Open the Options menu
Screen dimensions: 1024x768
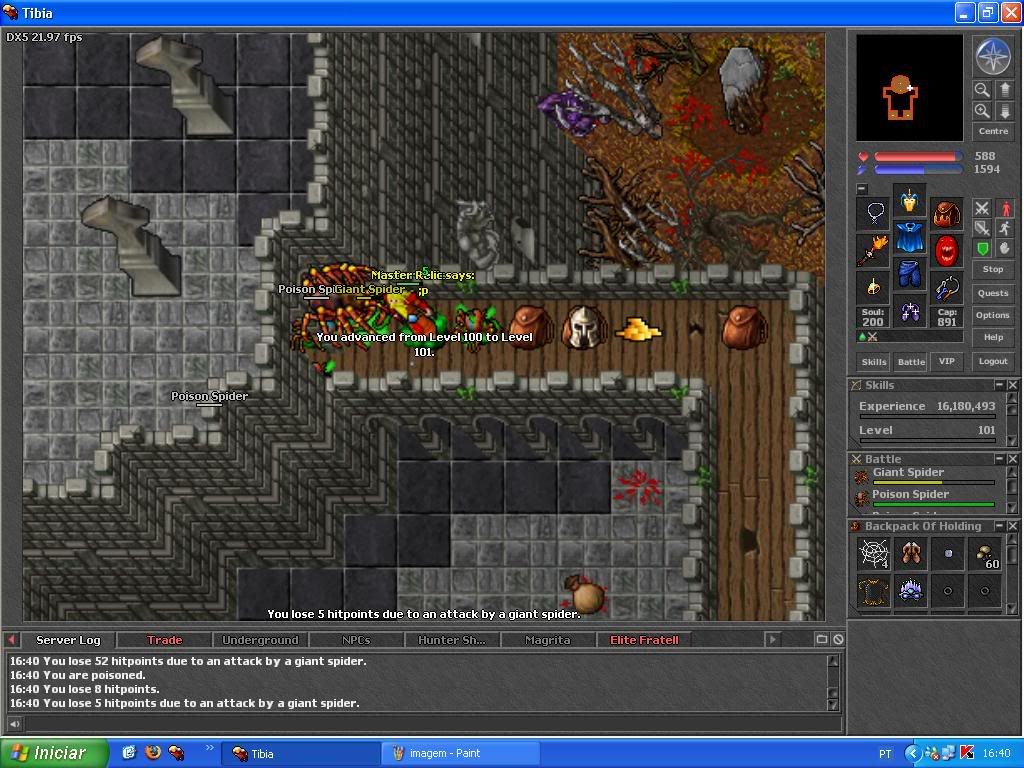coord(992,315)
